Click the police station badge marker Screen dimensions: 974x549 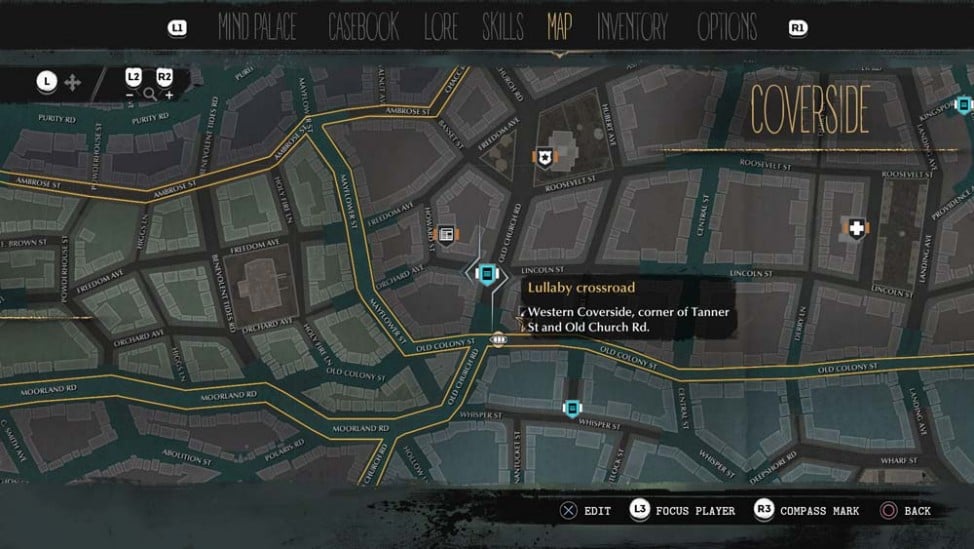coord(543,157)
